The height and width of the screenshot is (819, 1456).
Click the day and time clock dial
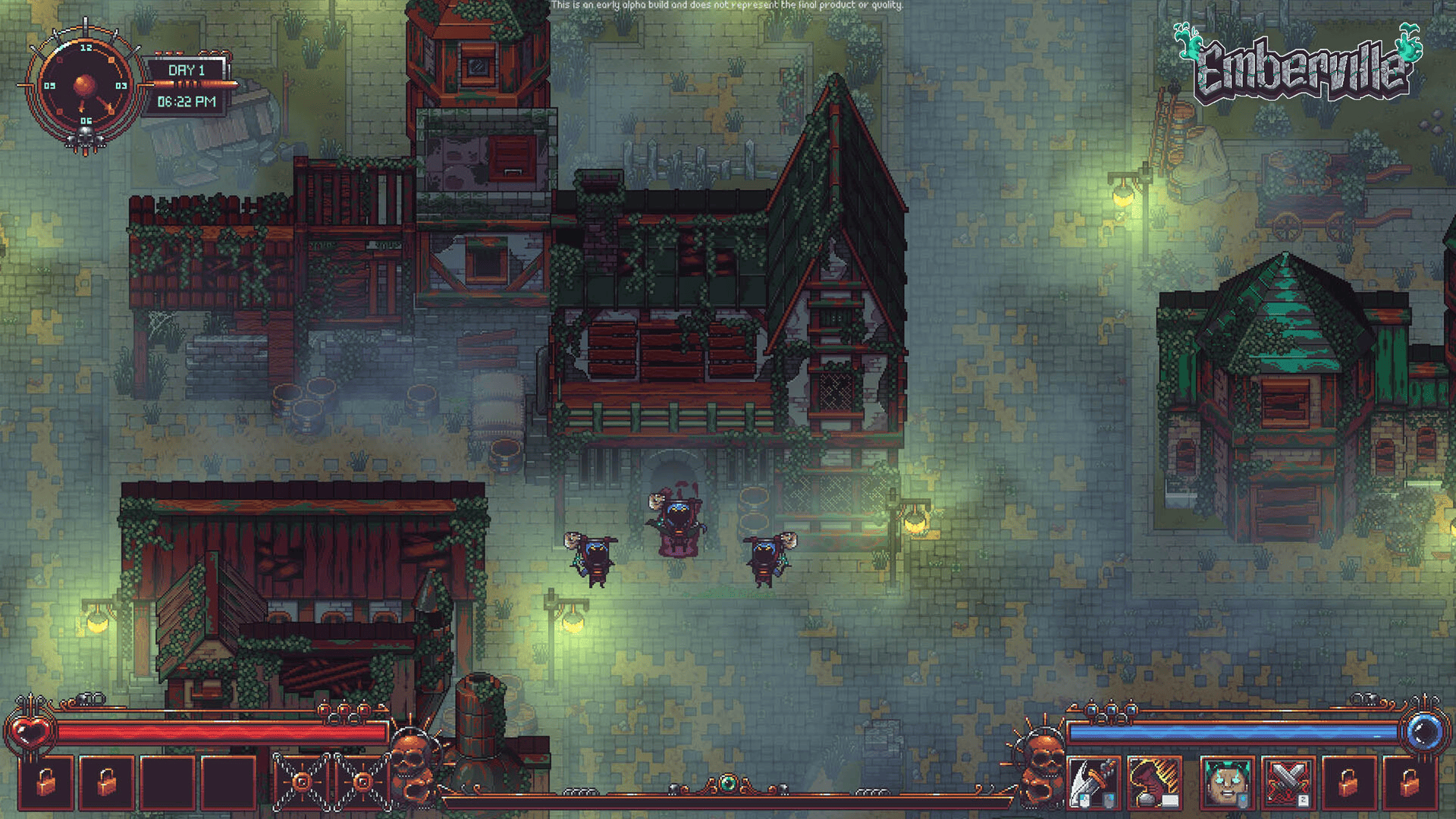(85, 86)
